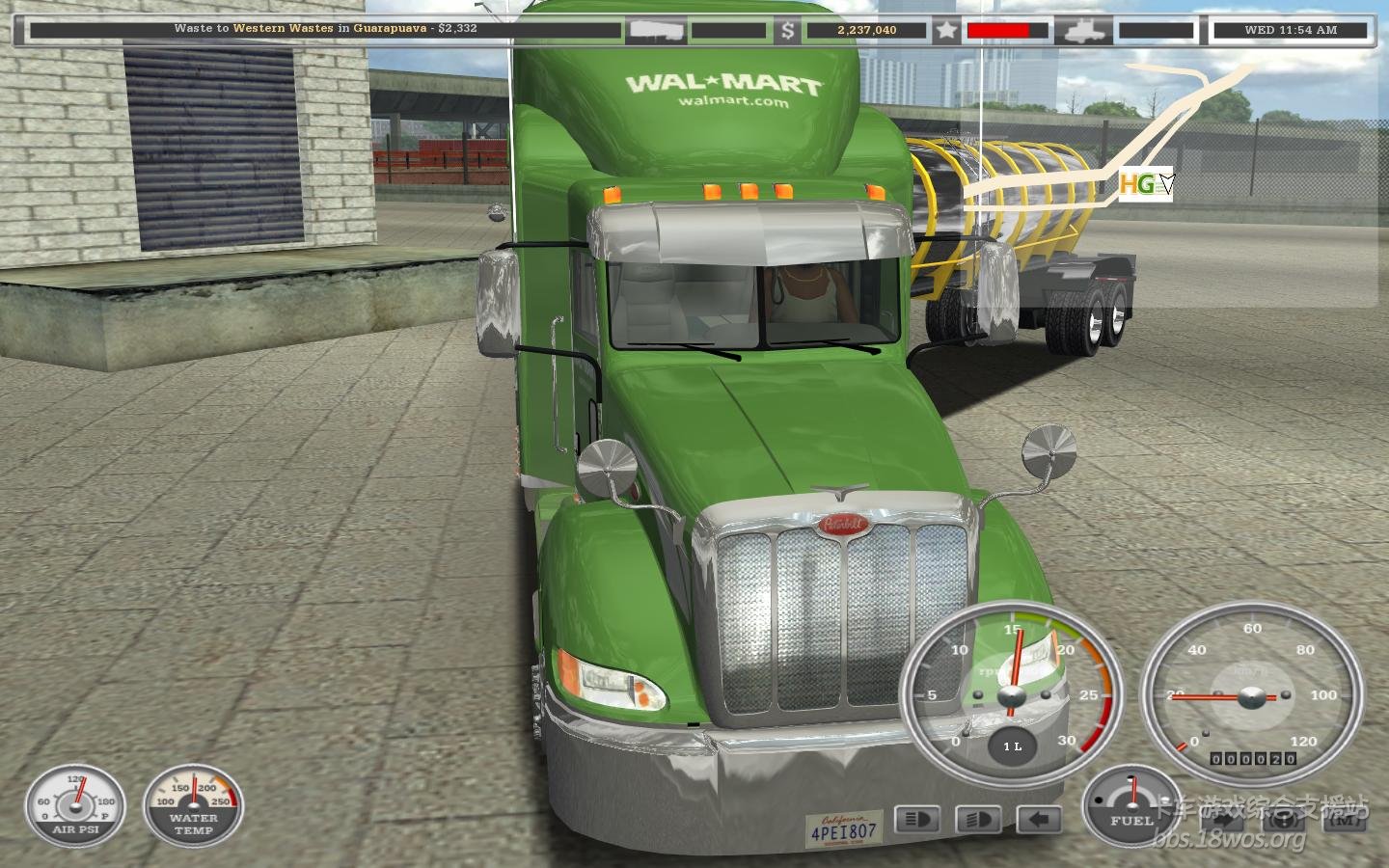
Task: Activate the right turn signal arrow
Action: click(x=1220, y=819)
